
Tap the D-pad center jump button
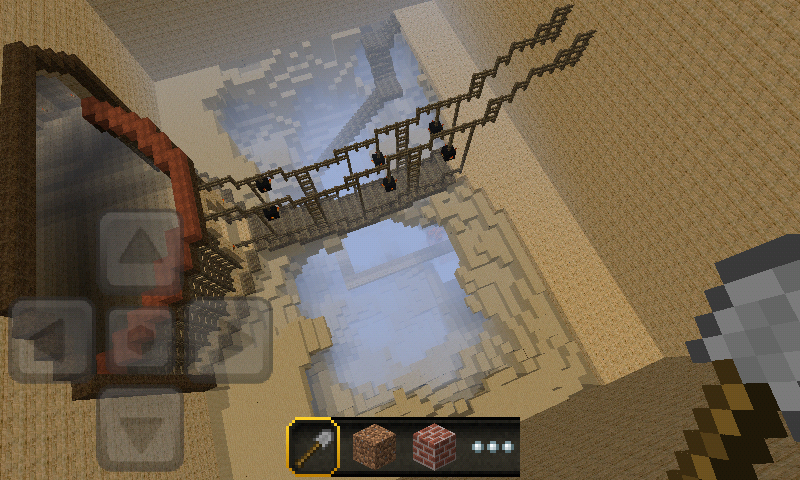coord(140,339)
